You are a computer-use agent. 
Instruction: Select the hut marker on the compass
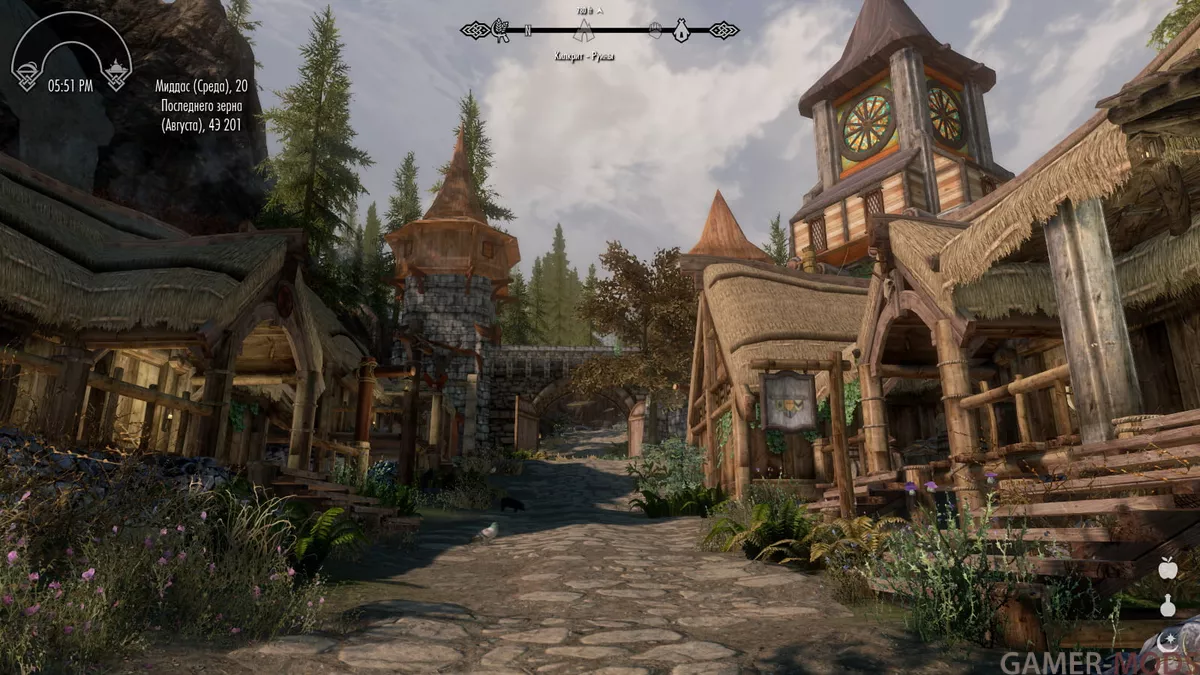[x=681, y=31]
